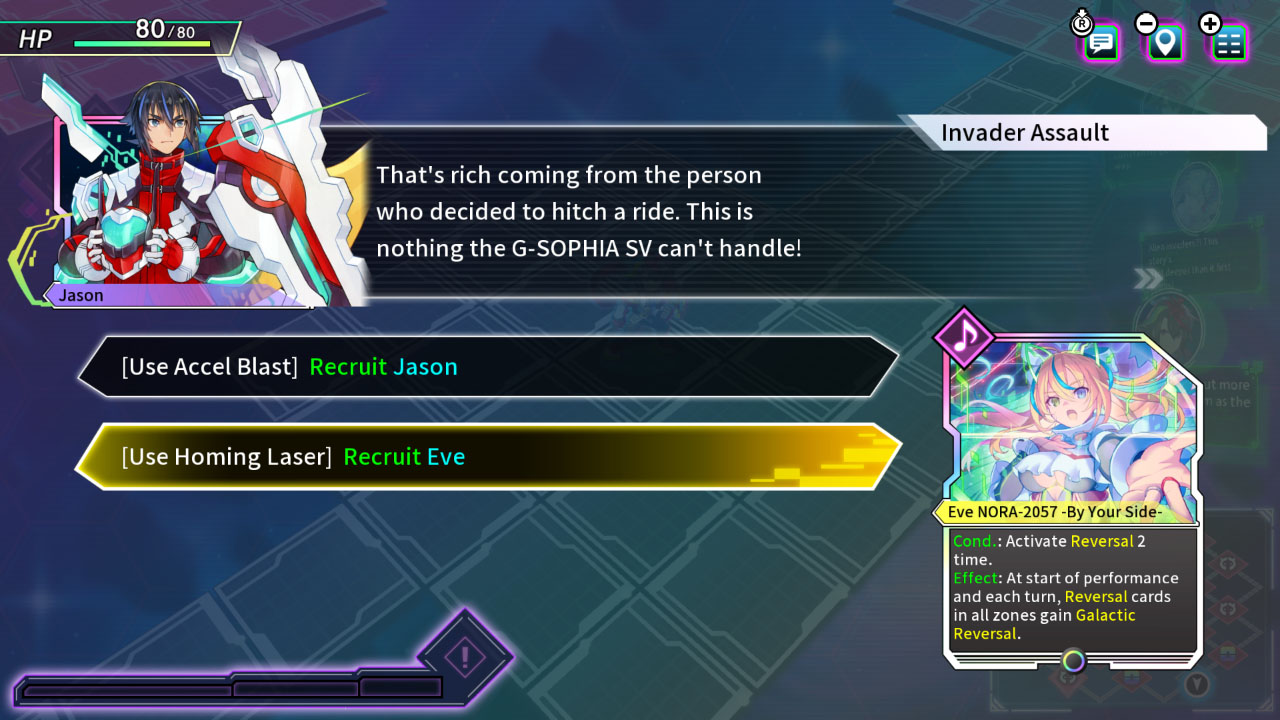Expand the Eve NORA-2057 card description panel
Image resolution: width=1280 pixels, height=720 pixels.
(x=1070, y=590)
